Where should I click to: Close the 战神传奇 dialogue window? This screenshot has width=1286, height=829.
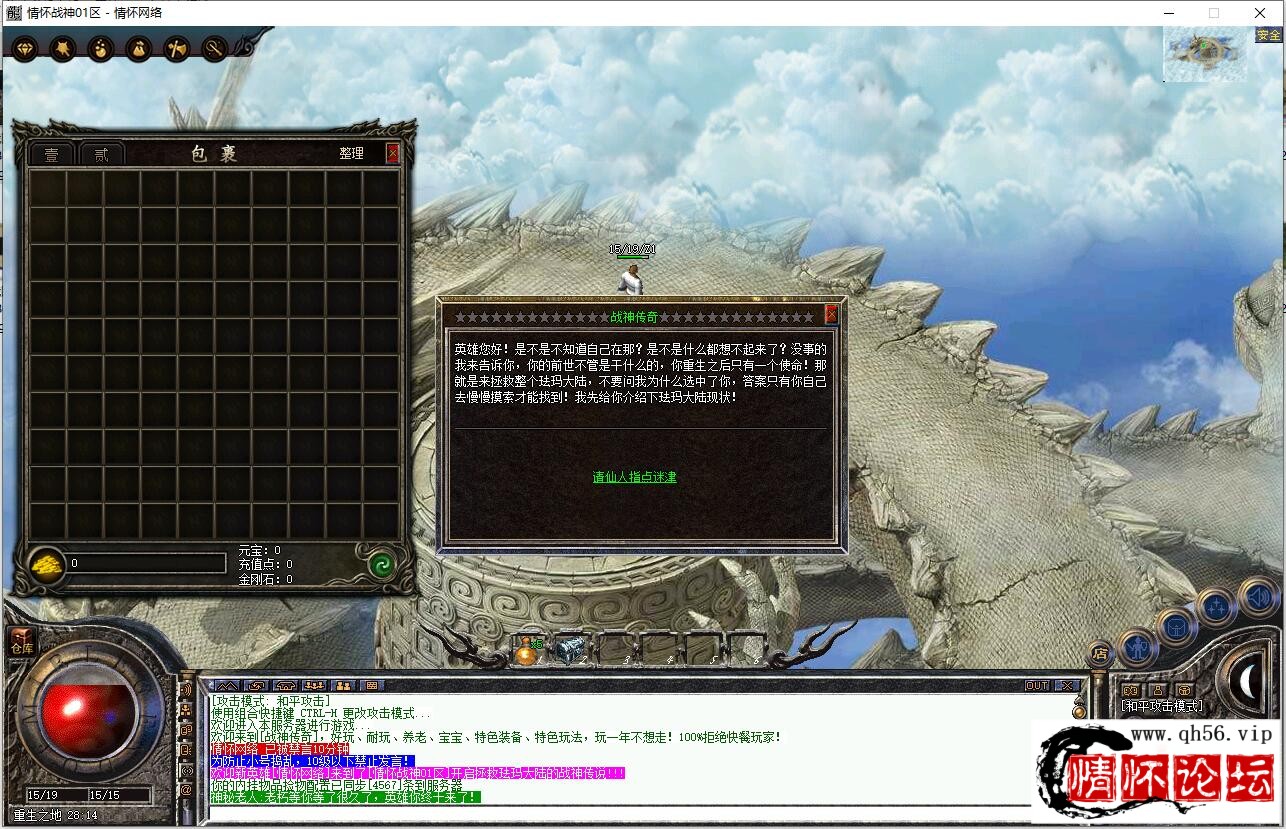point(831,315)
